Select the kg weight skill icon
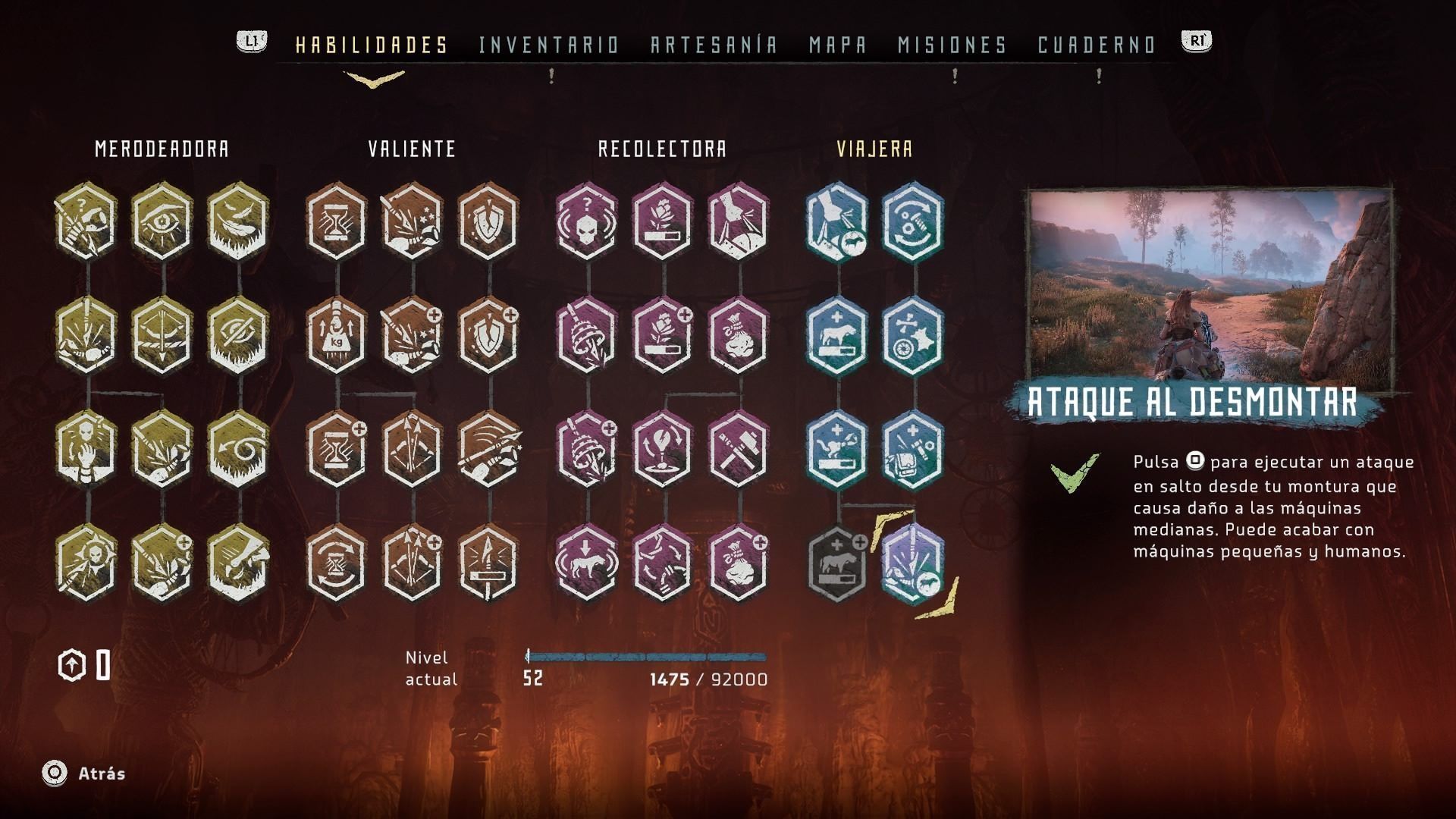Viewport: 1456px width, 819px height. (337, 335)
